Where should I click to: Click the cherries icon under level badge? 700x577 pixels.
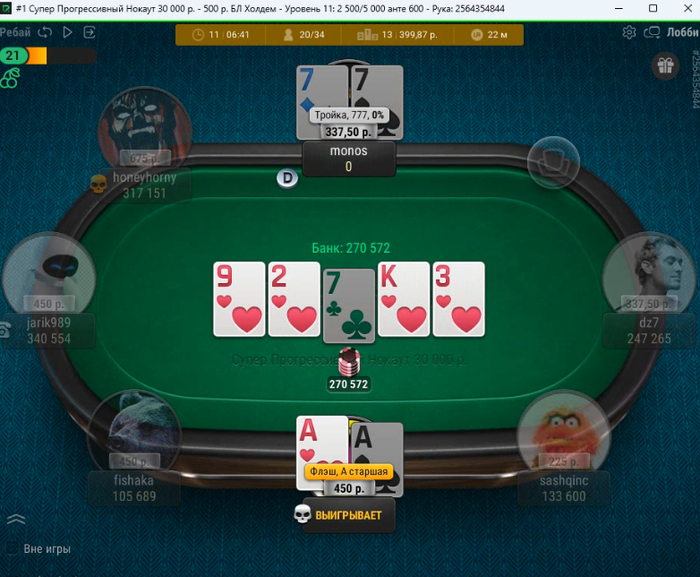click(10, 78)
